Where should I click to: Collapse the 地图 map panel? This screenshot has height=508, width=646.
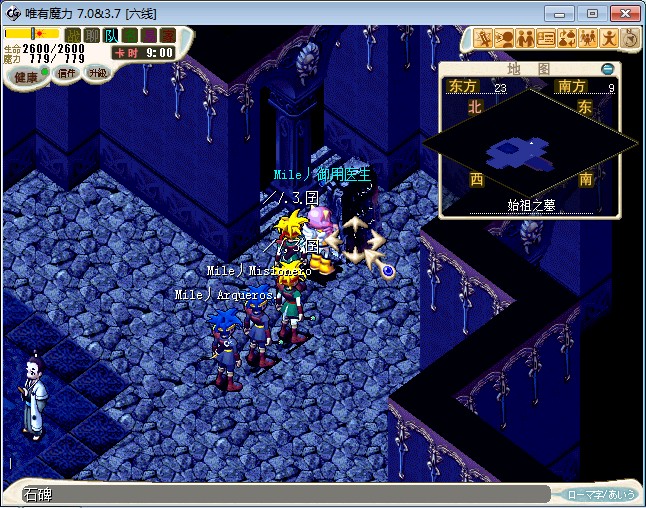point(607,69)
